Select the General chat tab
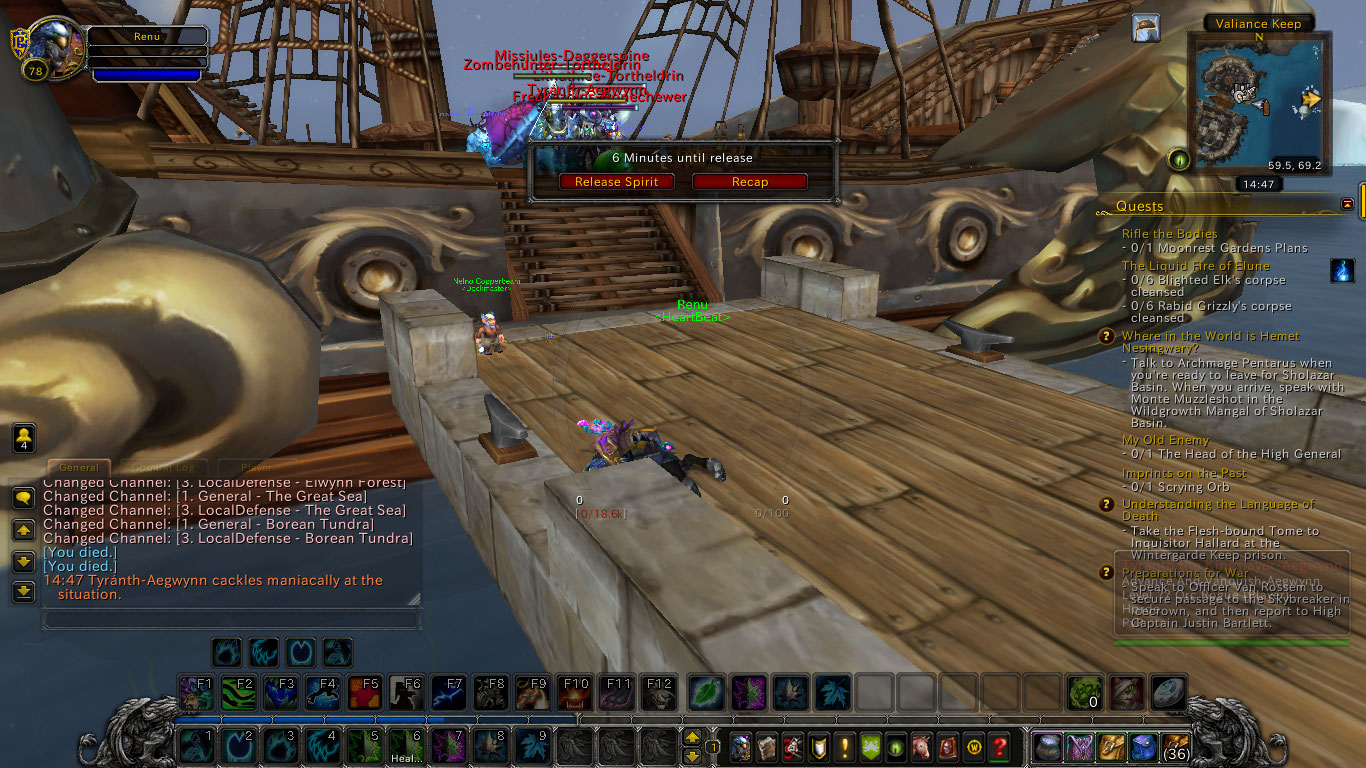 click(x=79, y=467)
